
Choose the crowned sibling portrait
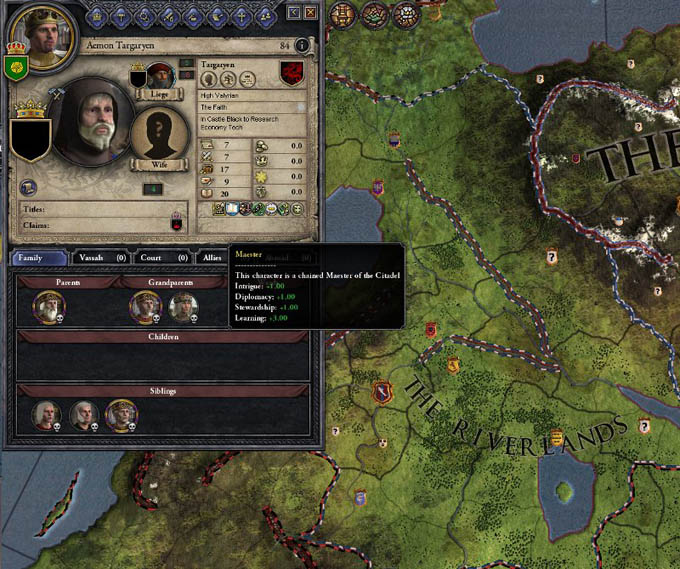[x=120, y=415]
